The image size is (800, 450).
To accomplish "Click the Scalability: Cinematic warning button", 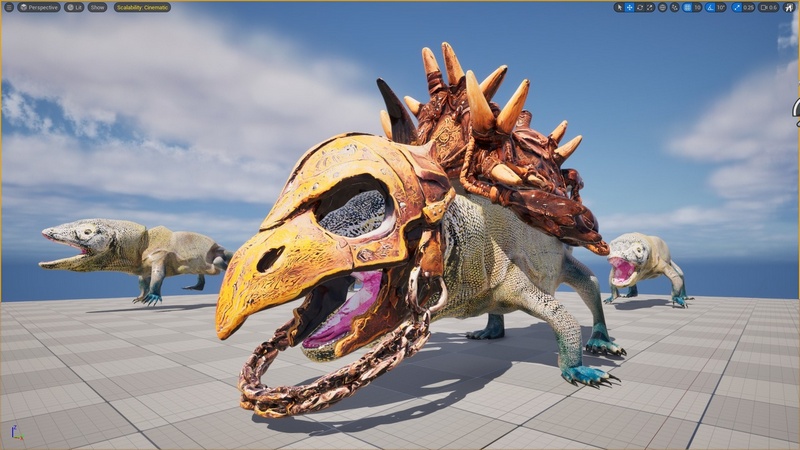I will tap(142, 7).
